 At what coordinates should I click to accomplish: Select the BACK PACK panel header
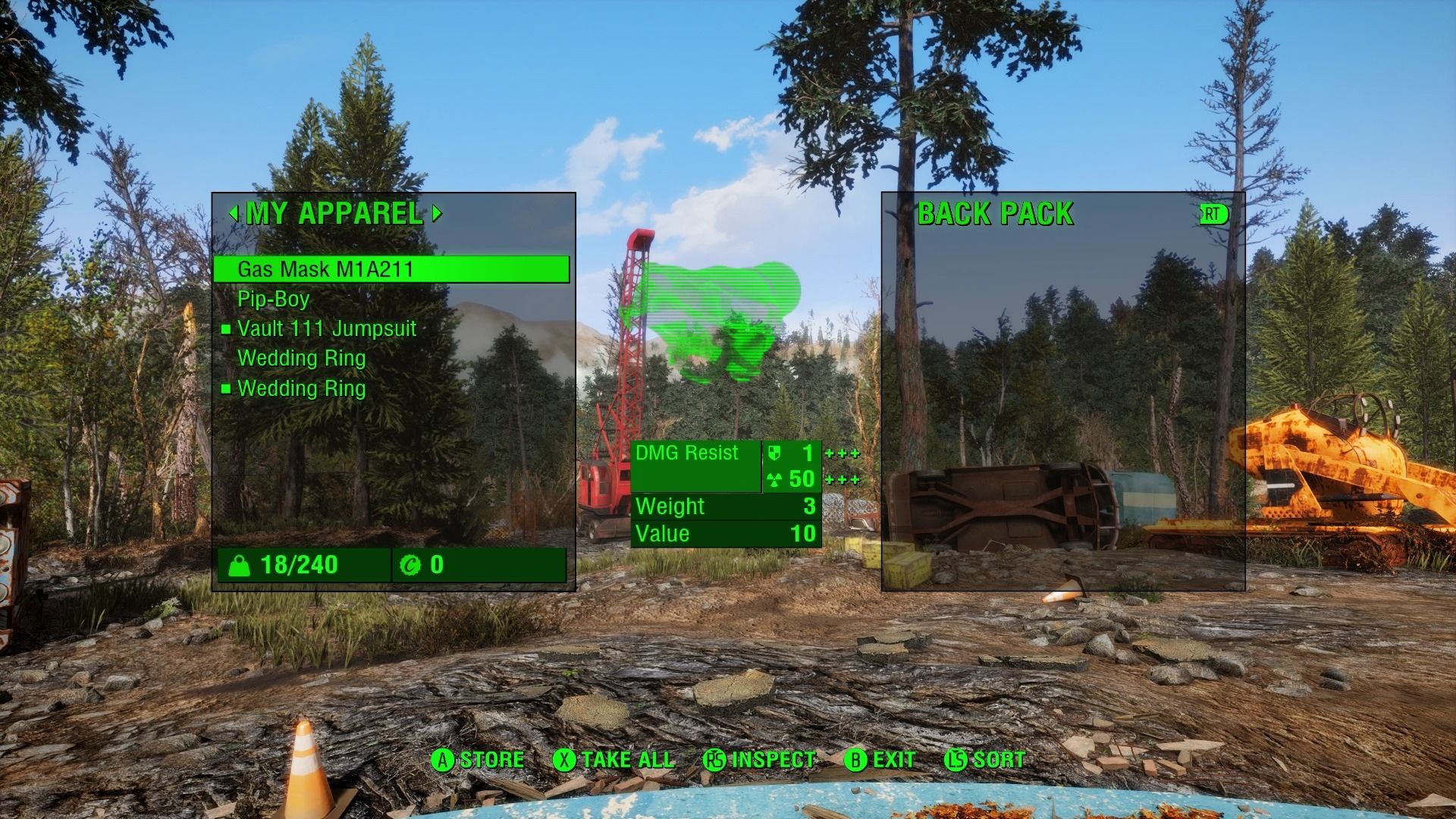click(996, 214)
